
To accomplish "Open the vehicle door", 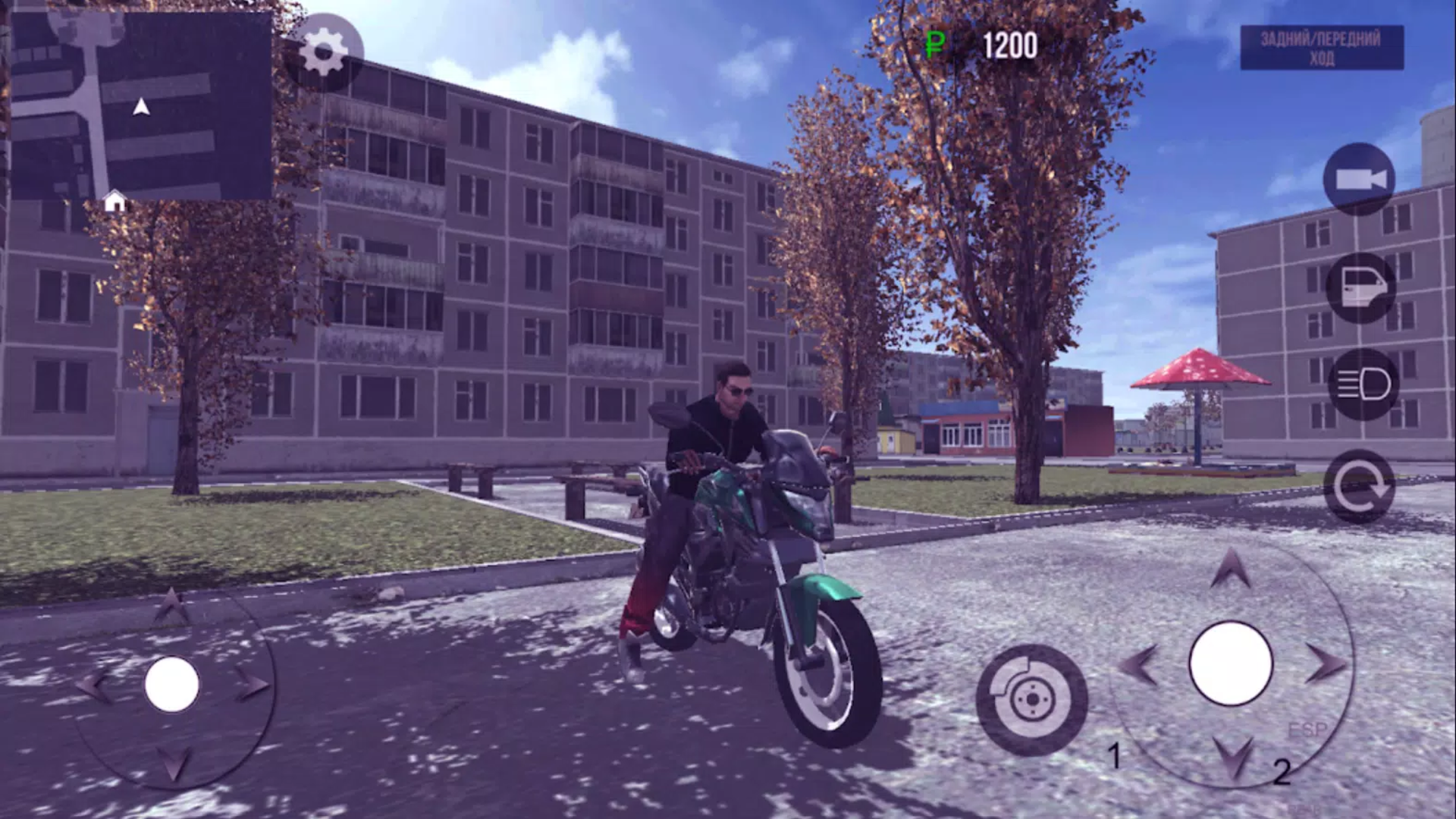I will [1361, 284].
